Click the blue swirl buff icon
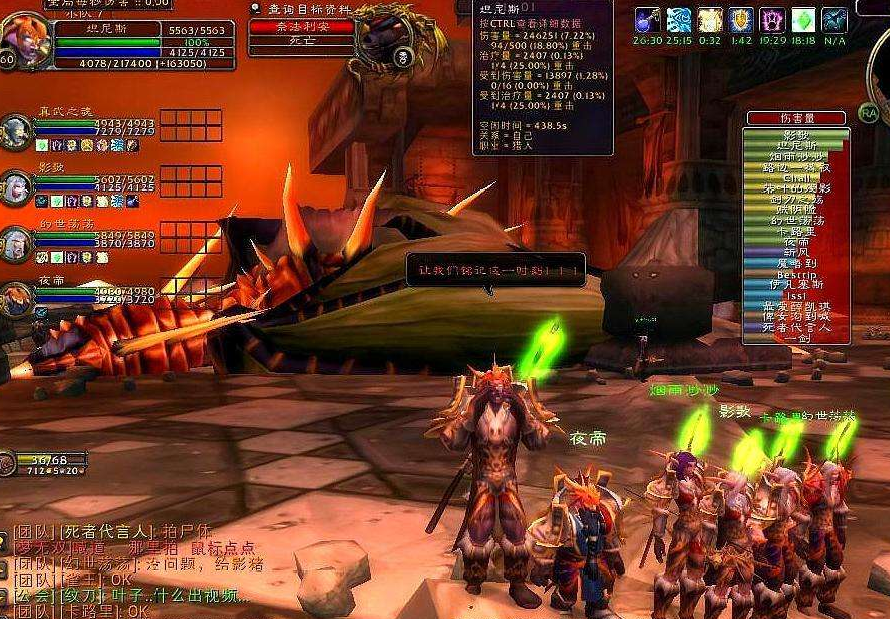 [x=680, y=20]
